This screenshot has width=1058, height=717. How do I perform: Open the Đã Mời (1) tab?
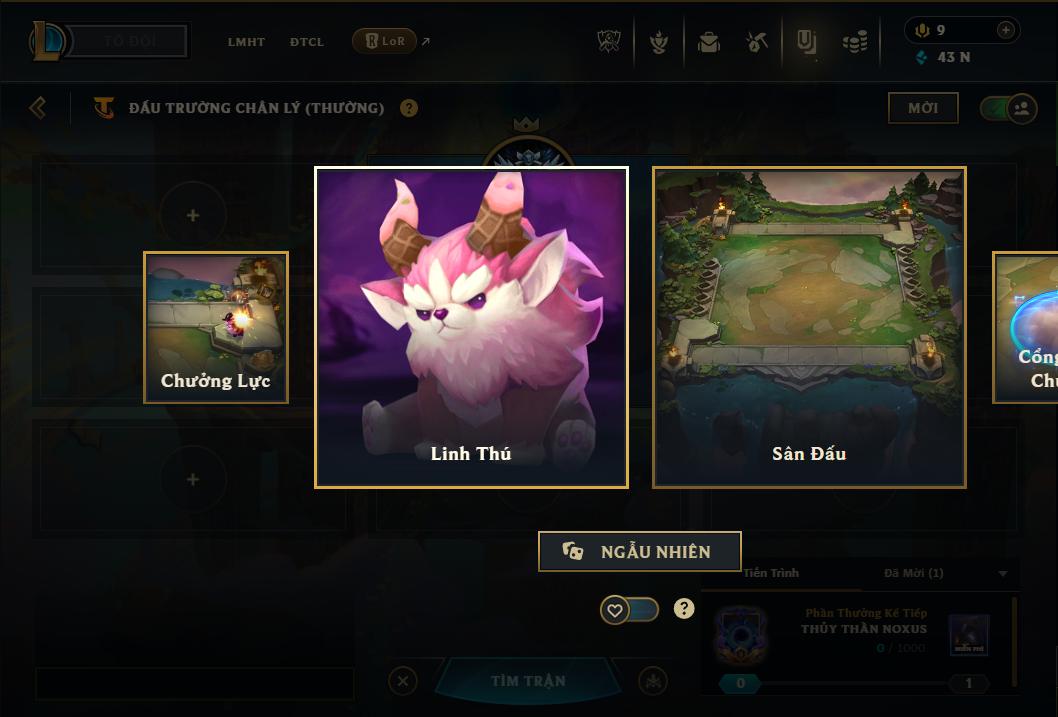pyautogui.click(x=914, y=573)
